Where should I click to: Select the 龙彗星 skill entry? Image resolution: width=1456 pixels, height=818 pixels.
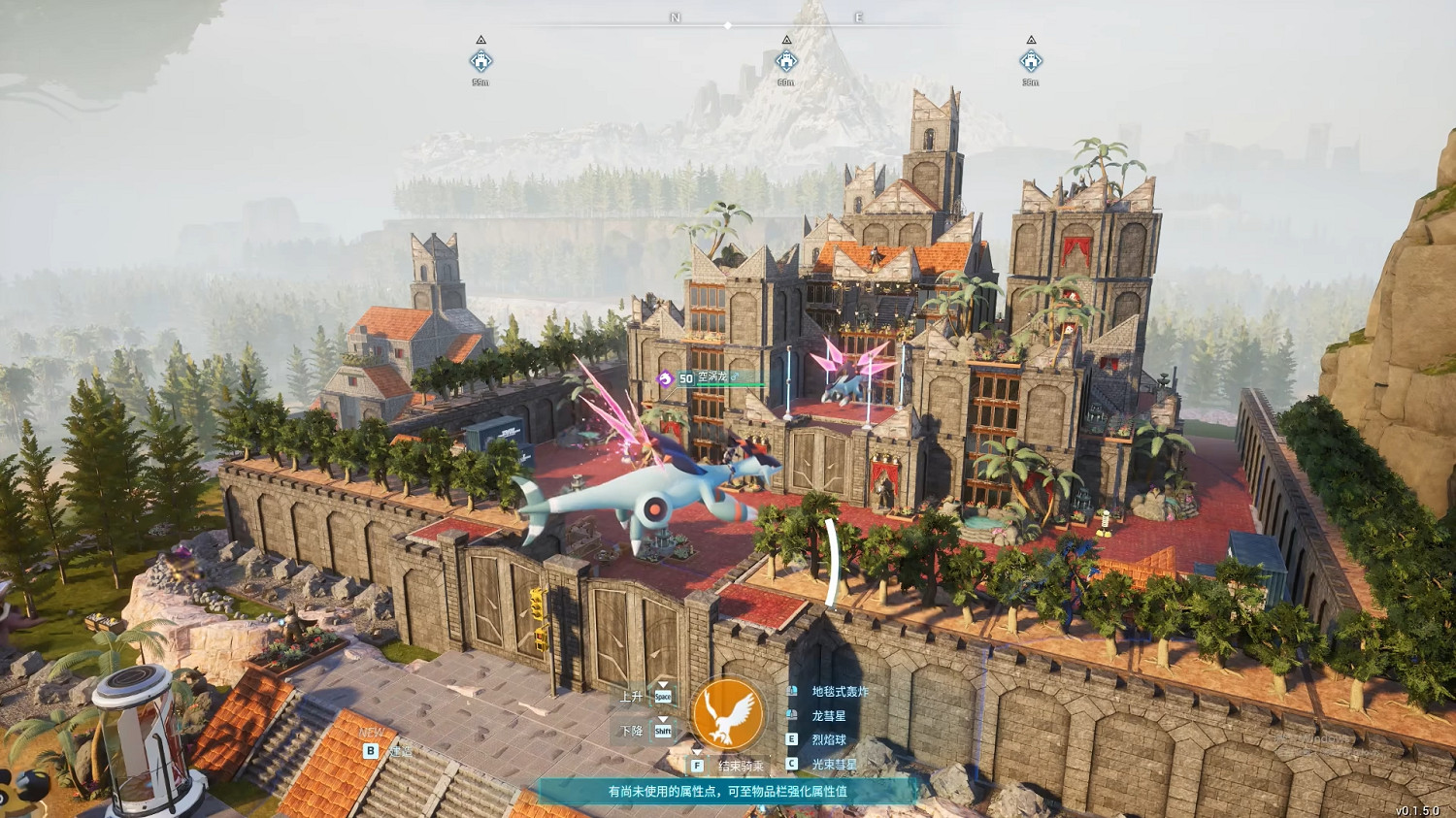[828, 716]
